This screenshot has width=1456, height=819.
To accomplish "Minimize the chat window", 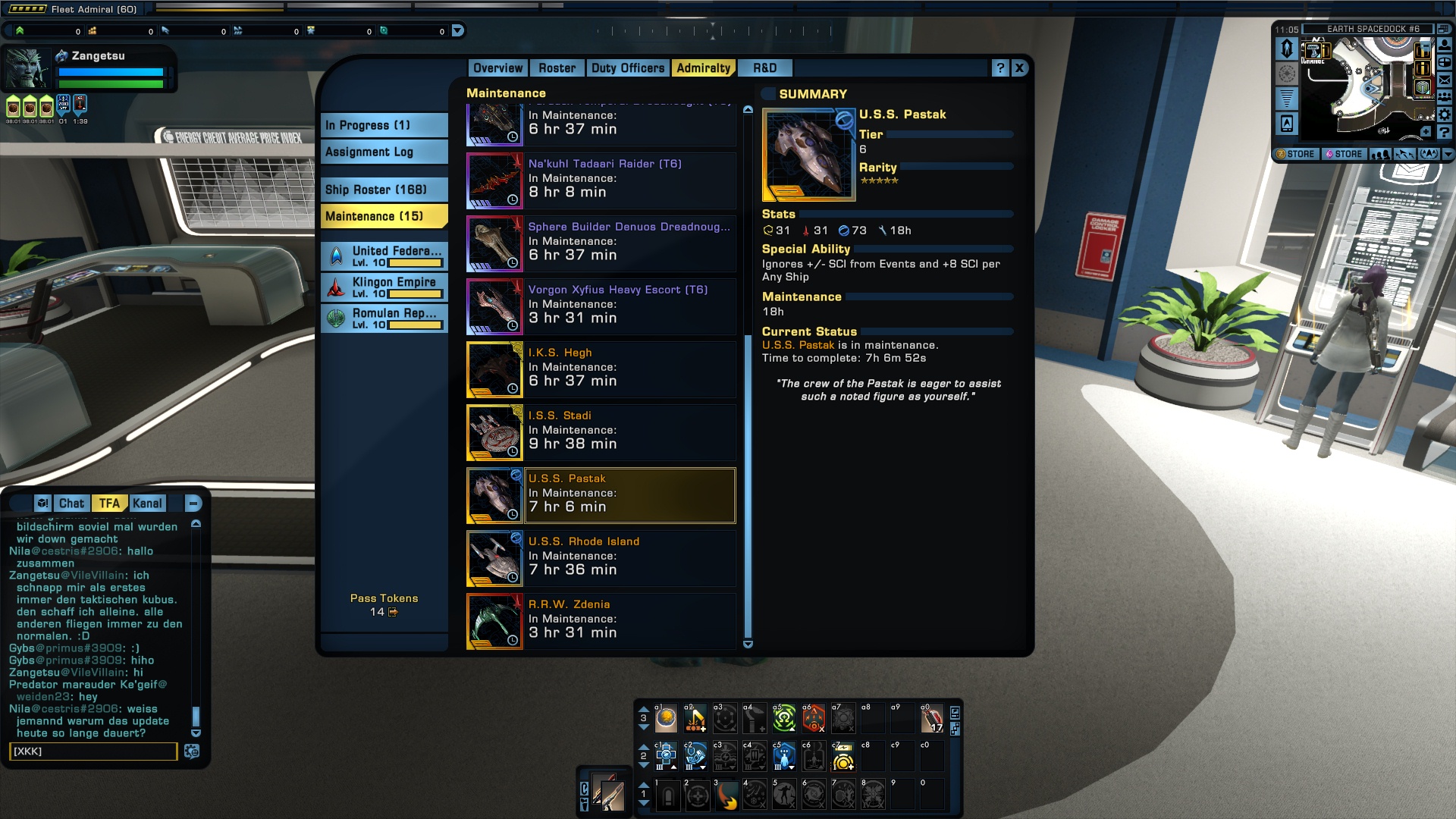I will point(193,504).
